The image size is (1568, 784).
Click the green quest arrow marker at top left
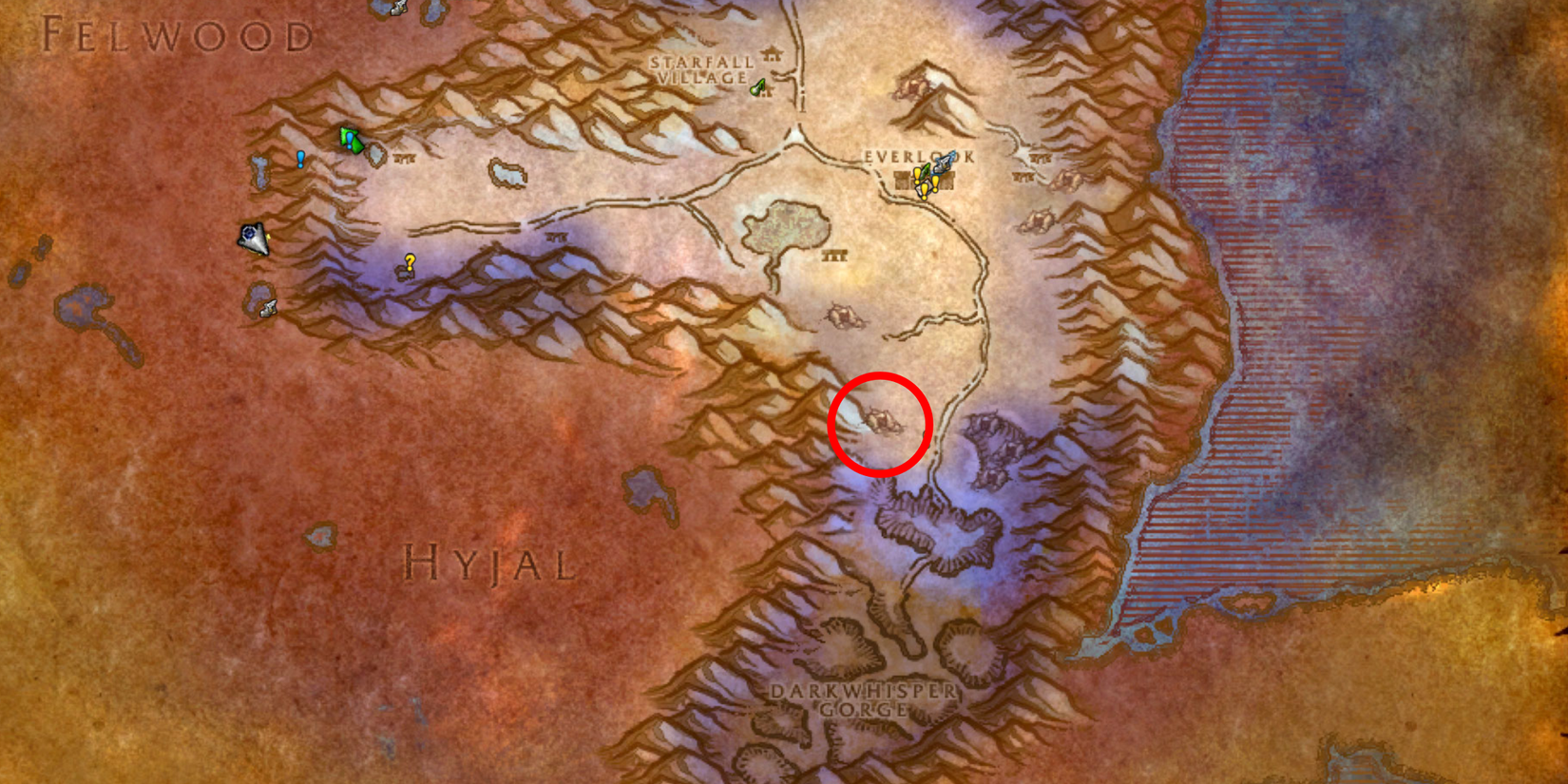[x=350, y=138]
